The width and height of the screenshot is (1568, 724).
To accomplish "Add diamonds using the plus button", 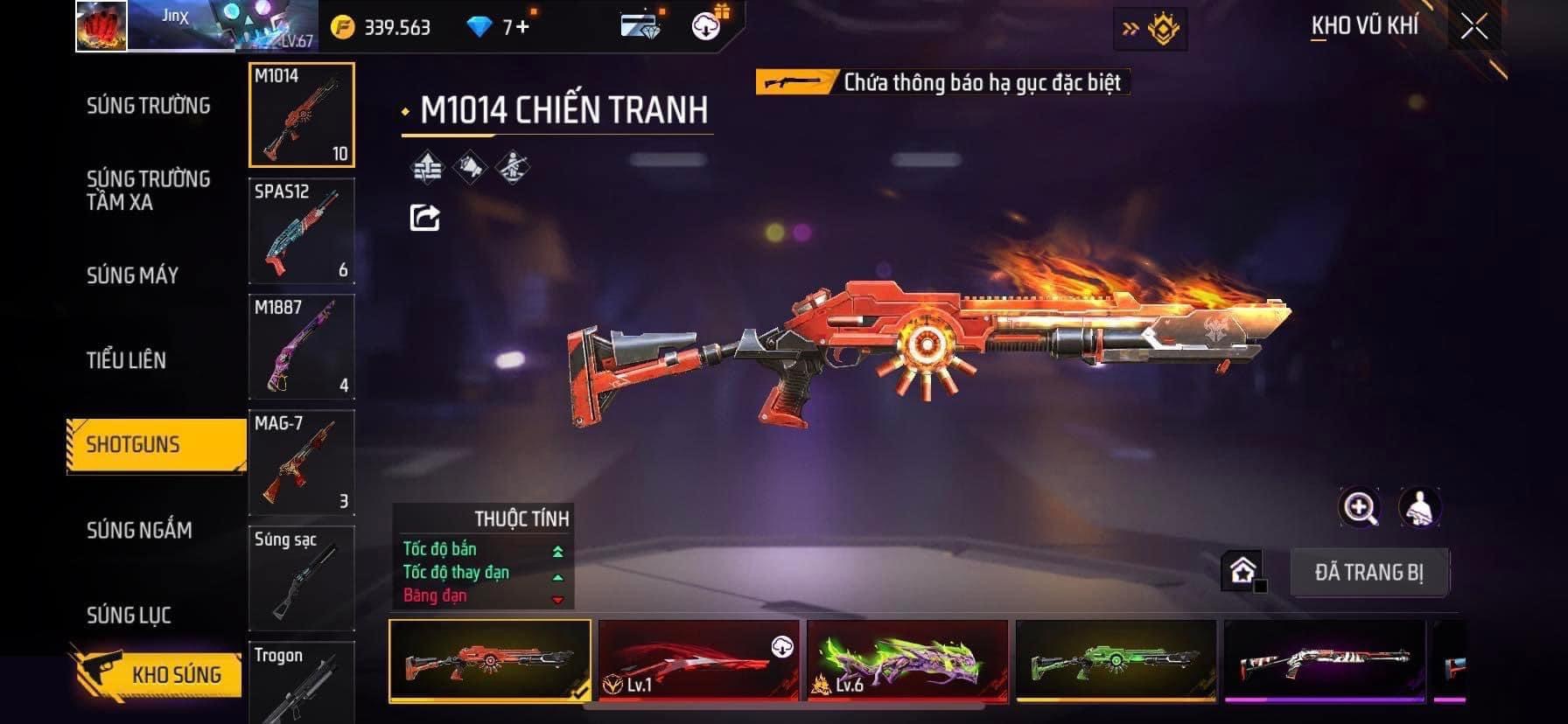I will [522, 27].
